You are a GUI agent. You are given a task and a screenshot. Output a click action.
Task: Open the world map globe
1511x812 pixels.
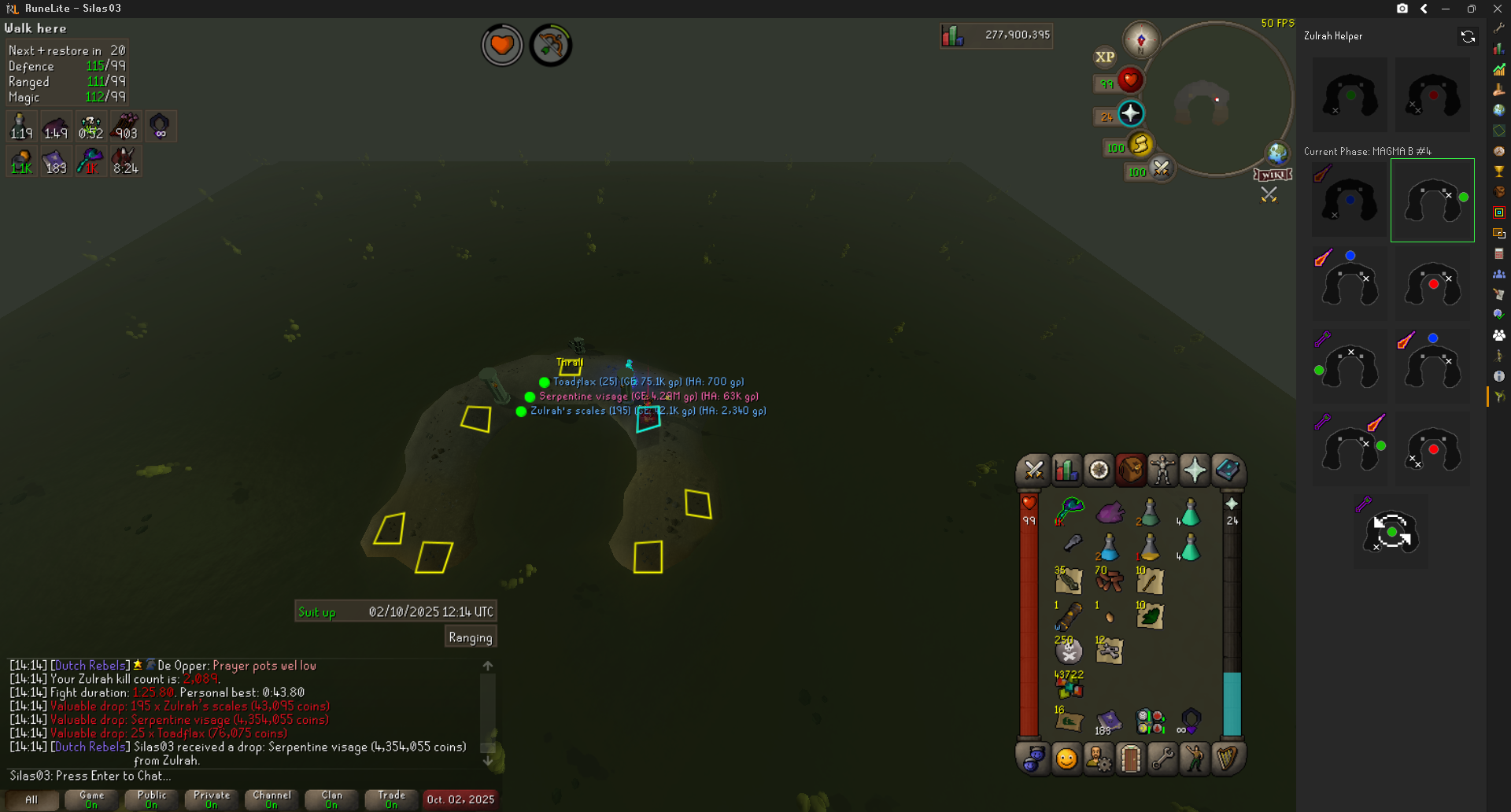coord(1276,153)
